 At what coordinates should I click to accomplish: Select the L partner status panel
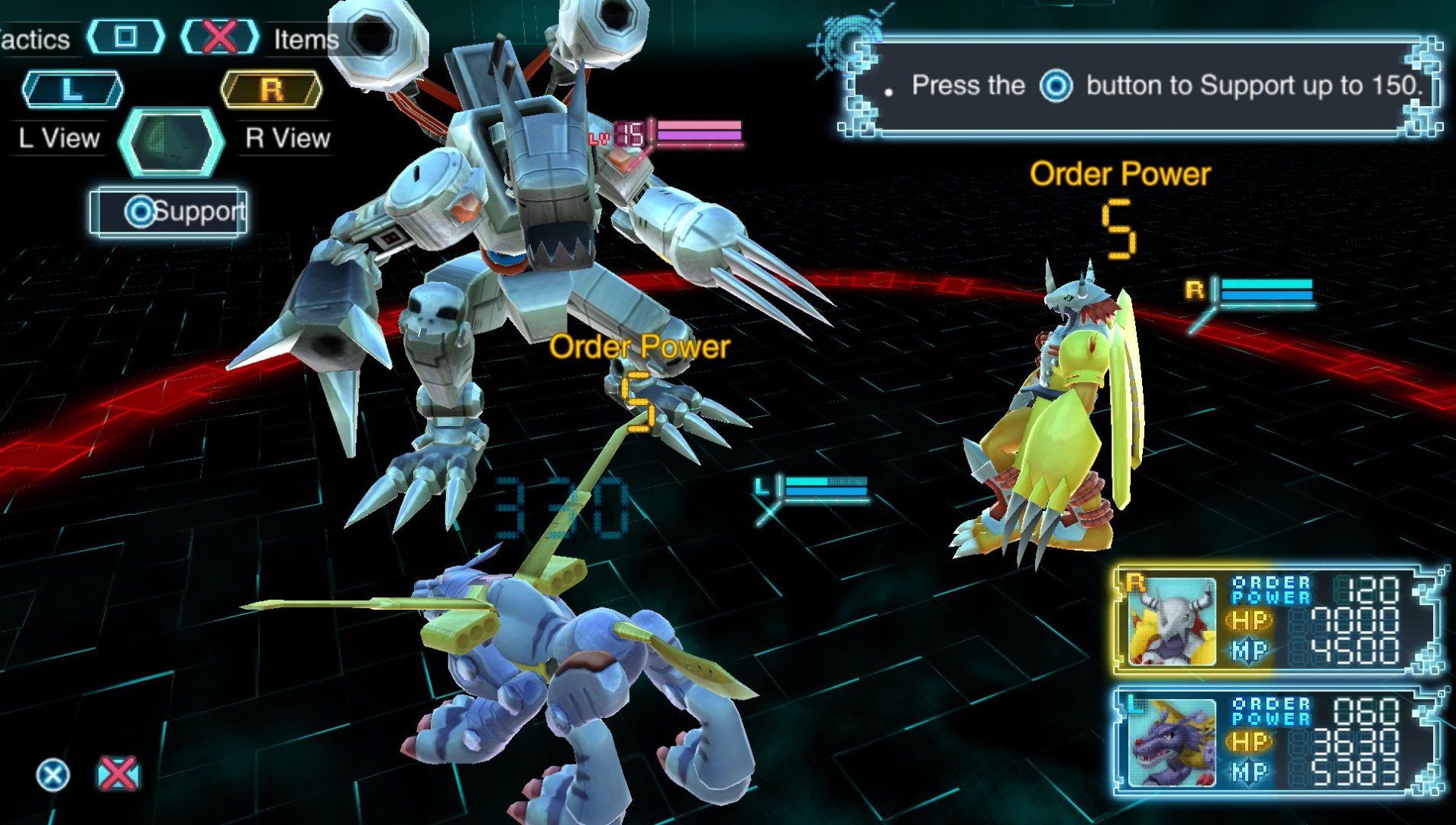(1276, 741)
